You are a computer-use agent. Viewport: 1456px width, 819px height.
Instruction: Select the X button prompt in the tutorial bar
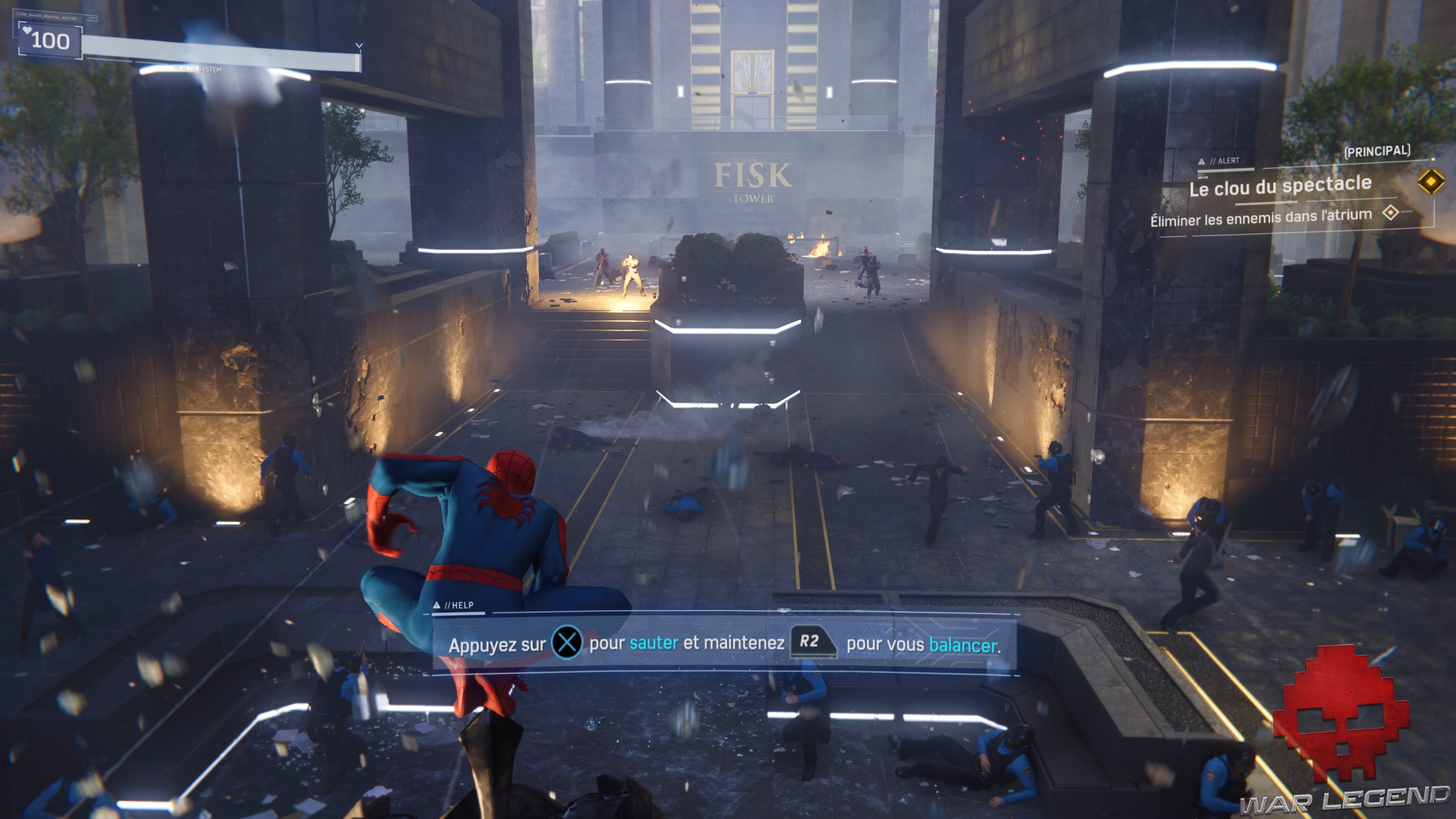click(567, 642)
